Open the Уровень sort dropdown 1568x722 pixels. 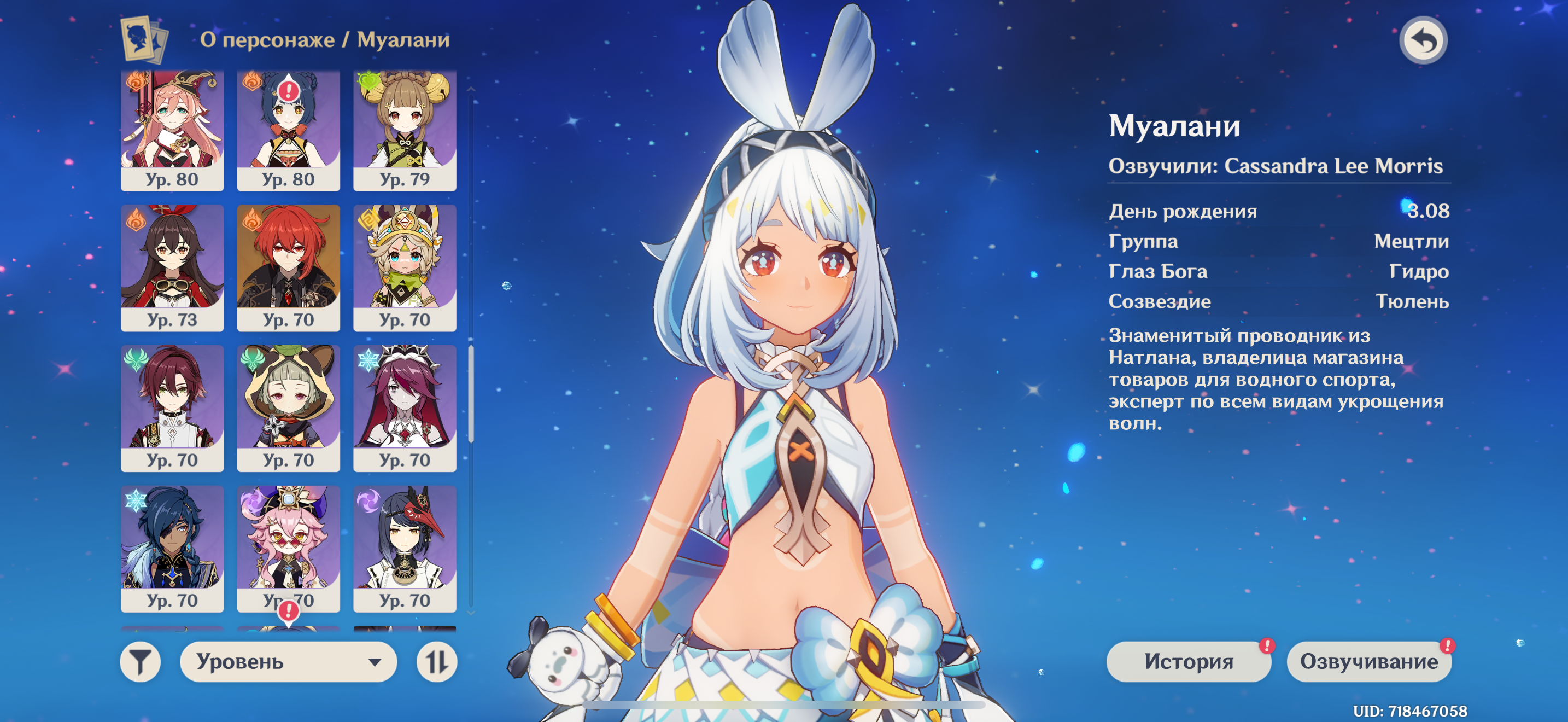(288, 661)
